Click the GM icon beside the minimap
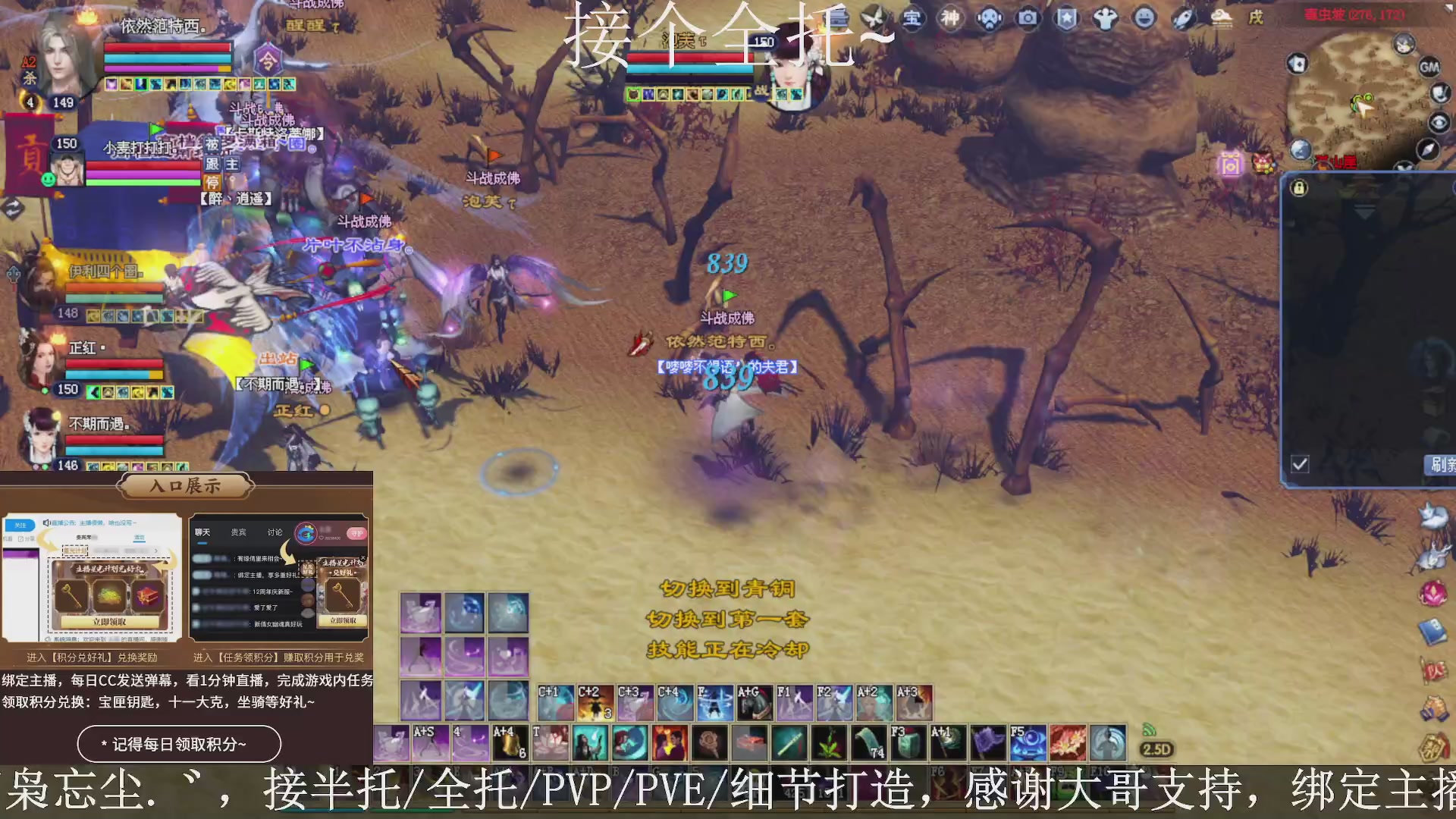The width and height of the screenshot is (1456, 819). pyautogui.click(x=1430, y=67)
